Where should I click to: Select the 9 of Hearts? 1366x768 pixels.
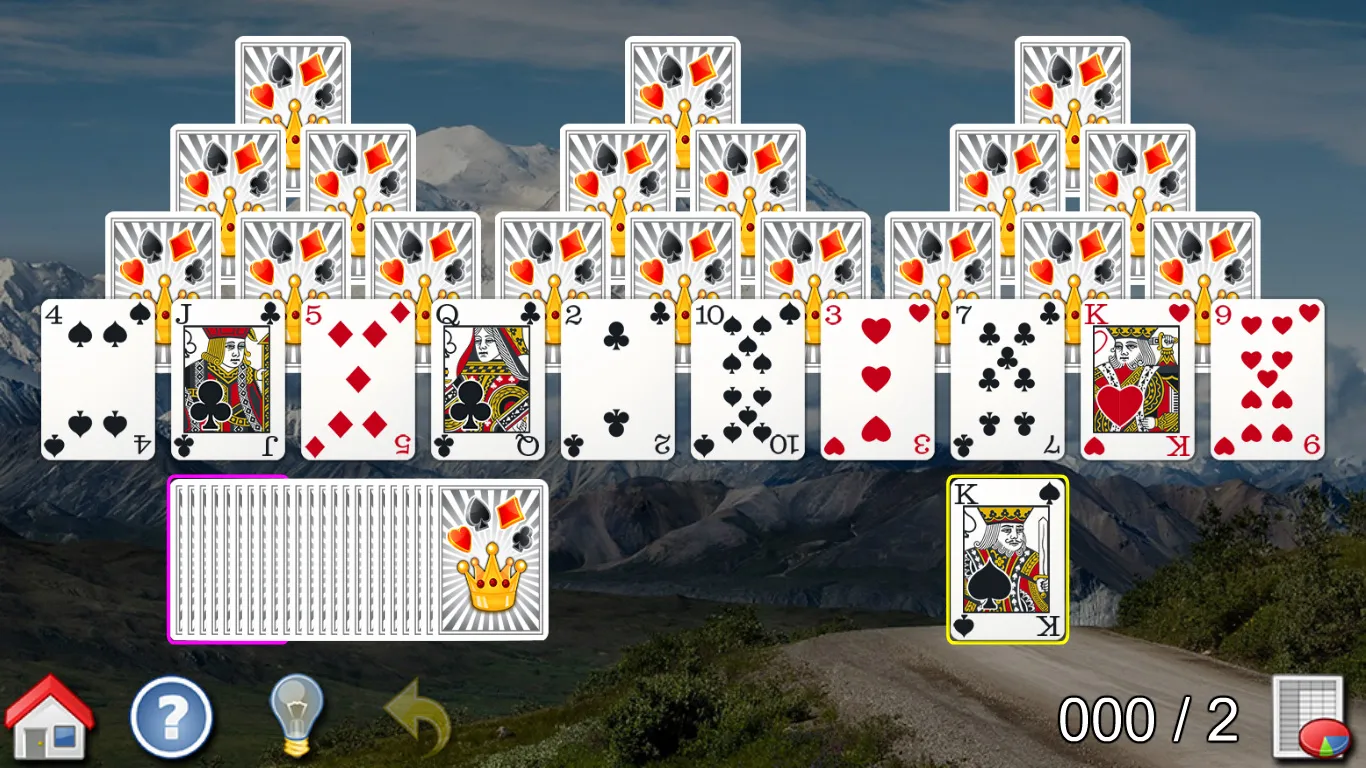pyautogui.click(x=1267, y=380)
